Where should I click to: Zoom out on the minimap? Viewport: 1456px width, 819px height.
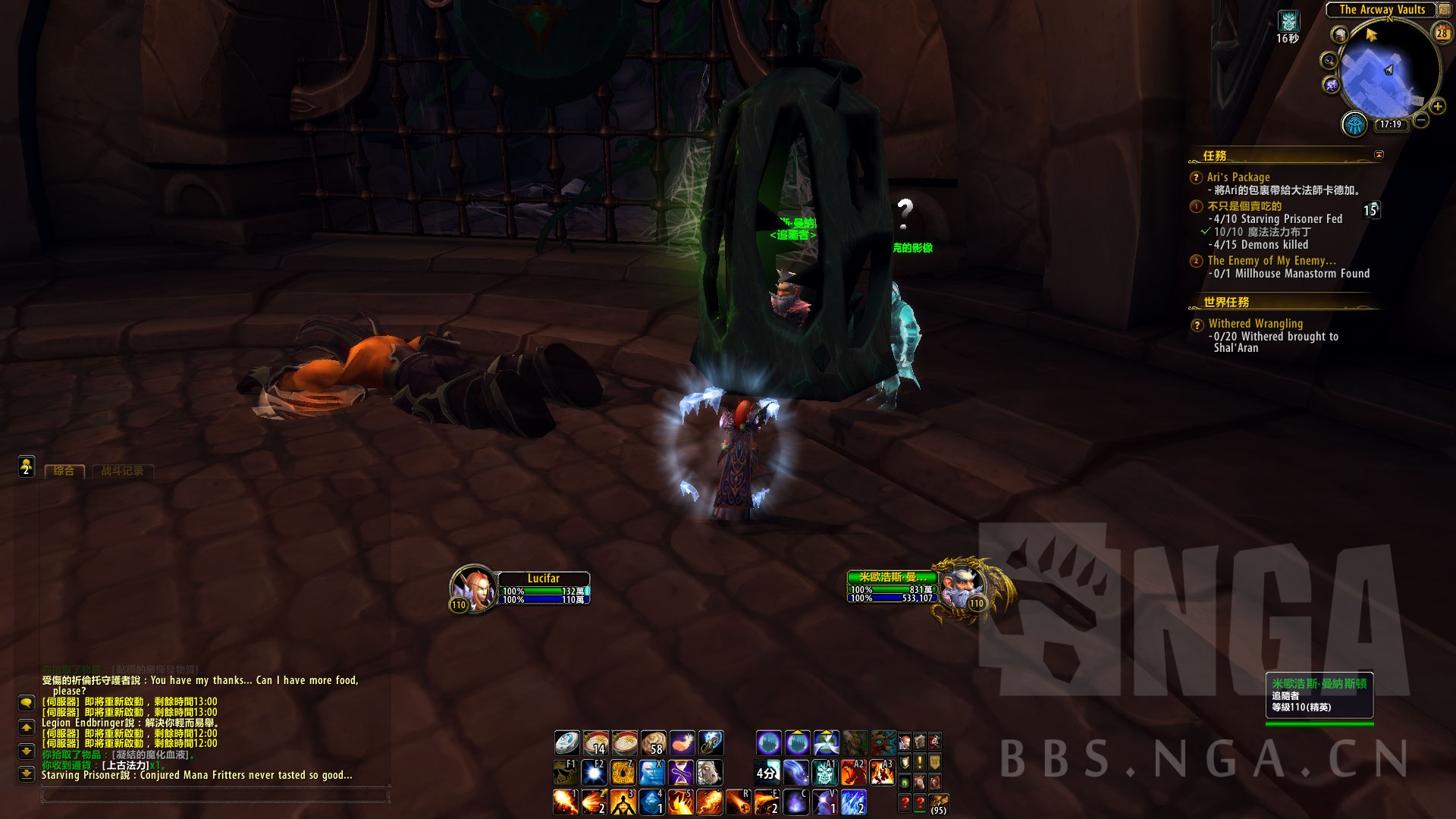(1421, 121)
